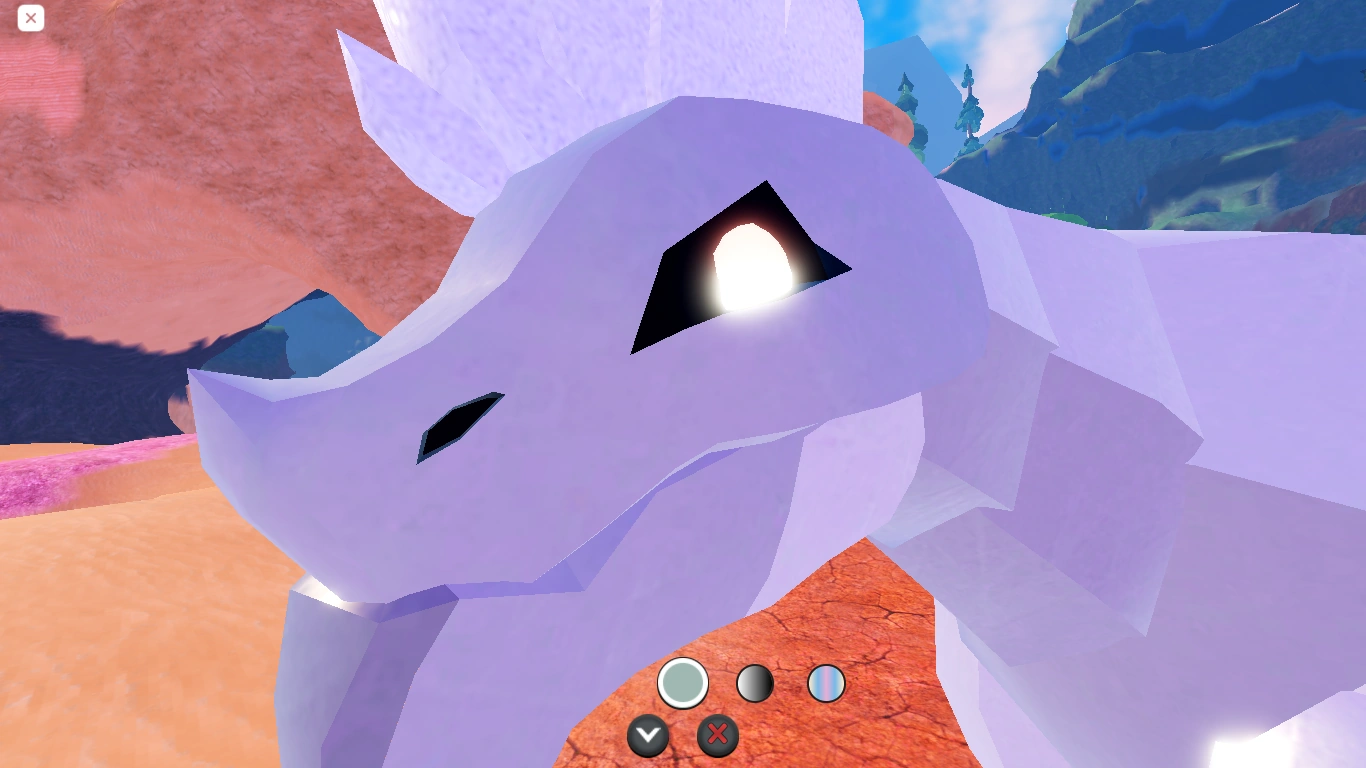Hide the swatch row using the arrow
The width and height of the screenshot is (1366, 768).
pyautogui.click(x=649, y=736)
